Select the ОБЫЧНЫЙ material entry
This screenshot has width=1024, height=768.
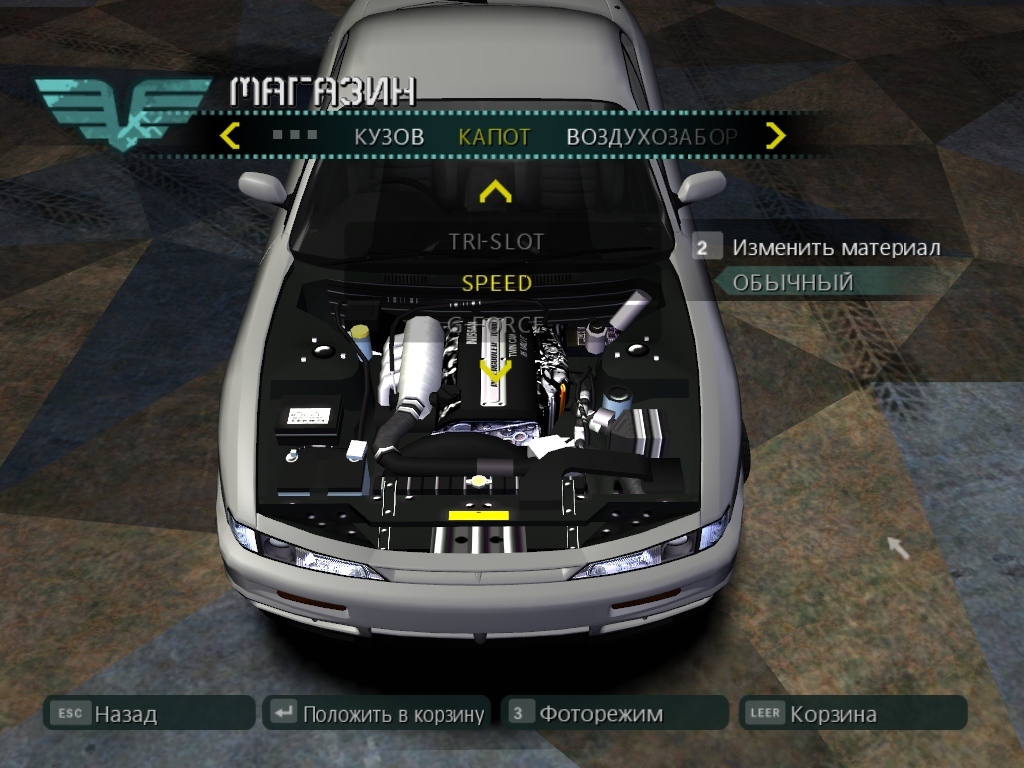pos(793,283)
